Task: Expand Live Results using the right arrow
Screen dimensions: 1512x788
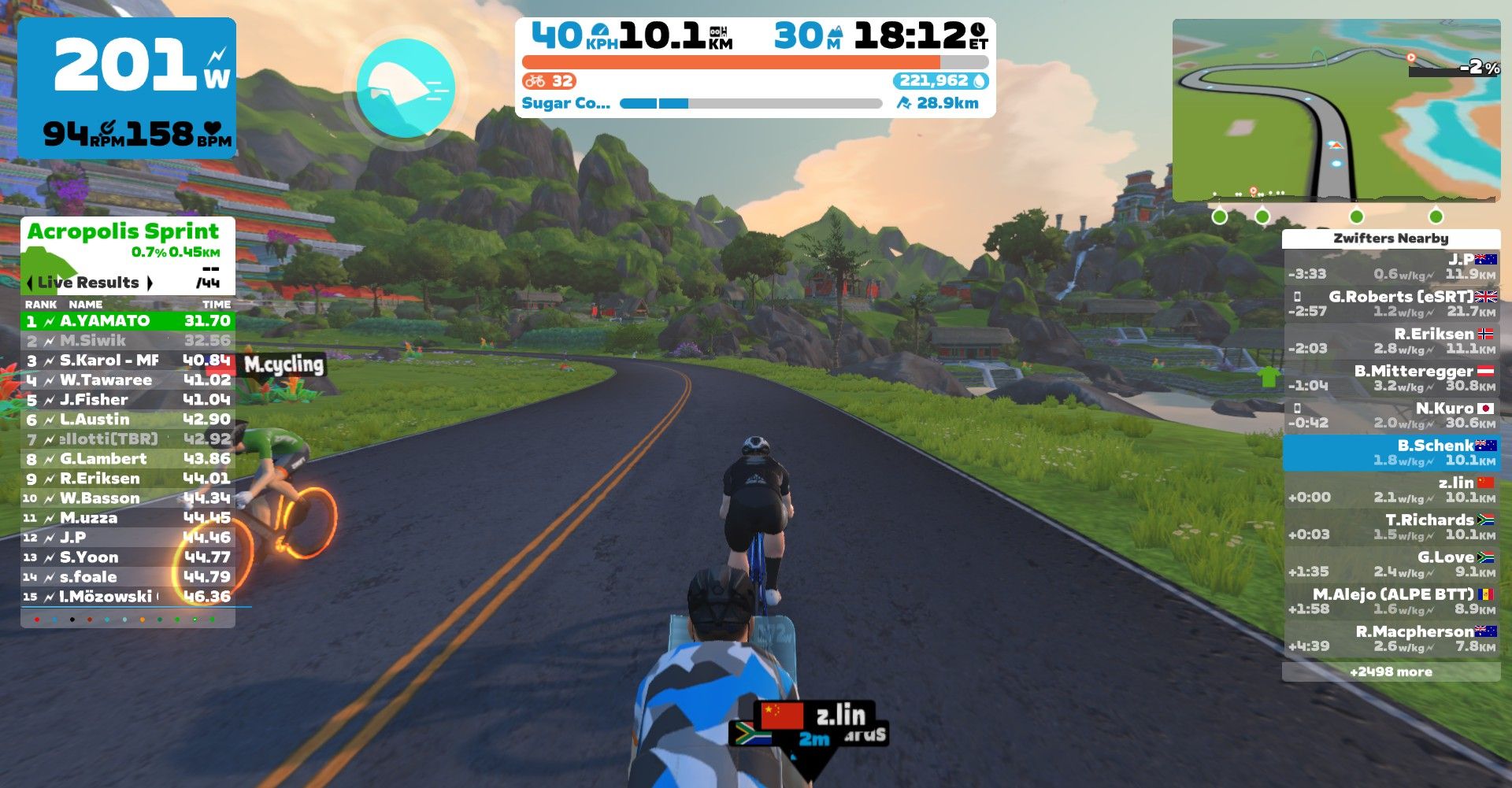Action: click(x=150, y=283)
